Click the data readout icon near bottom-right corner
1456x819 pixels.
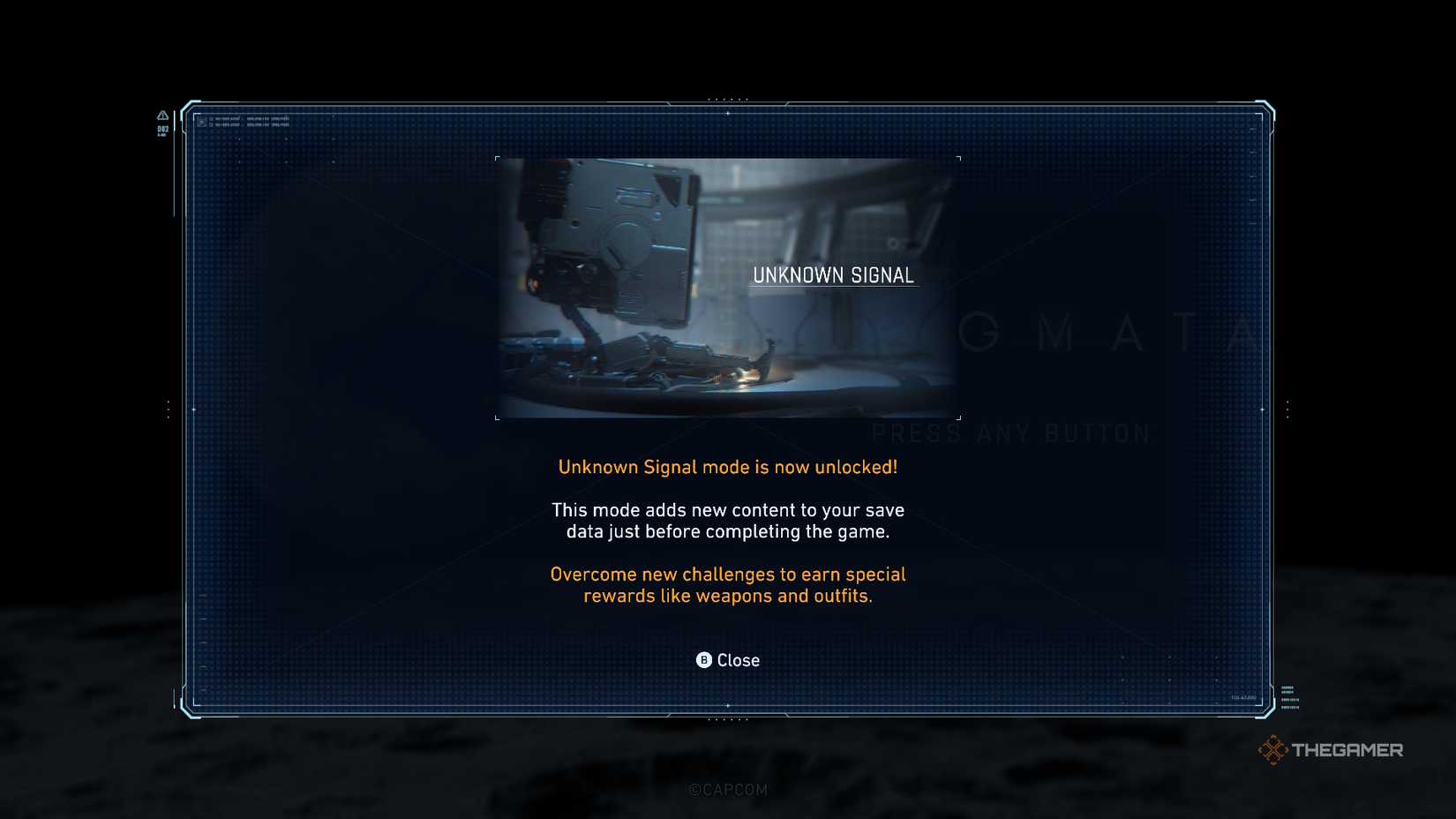click(x=1290, y=697)
